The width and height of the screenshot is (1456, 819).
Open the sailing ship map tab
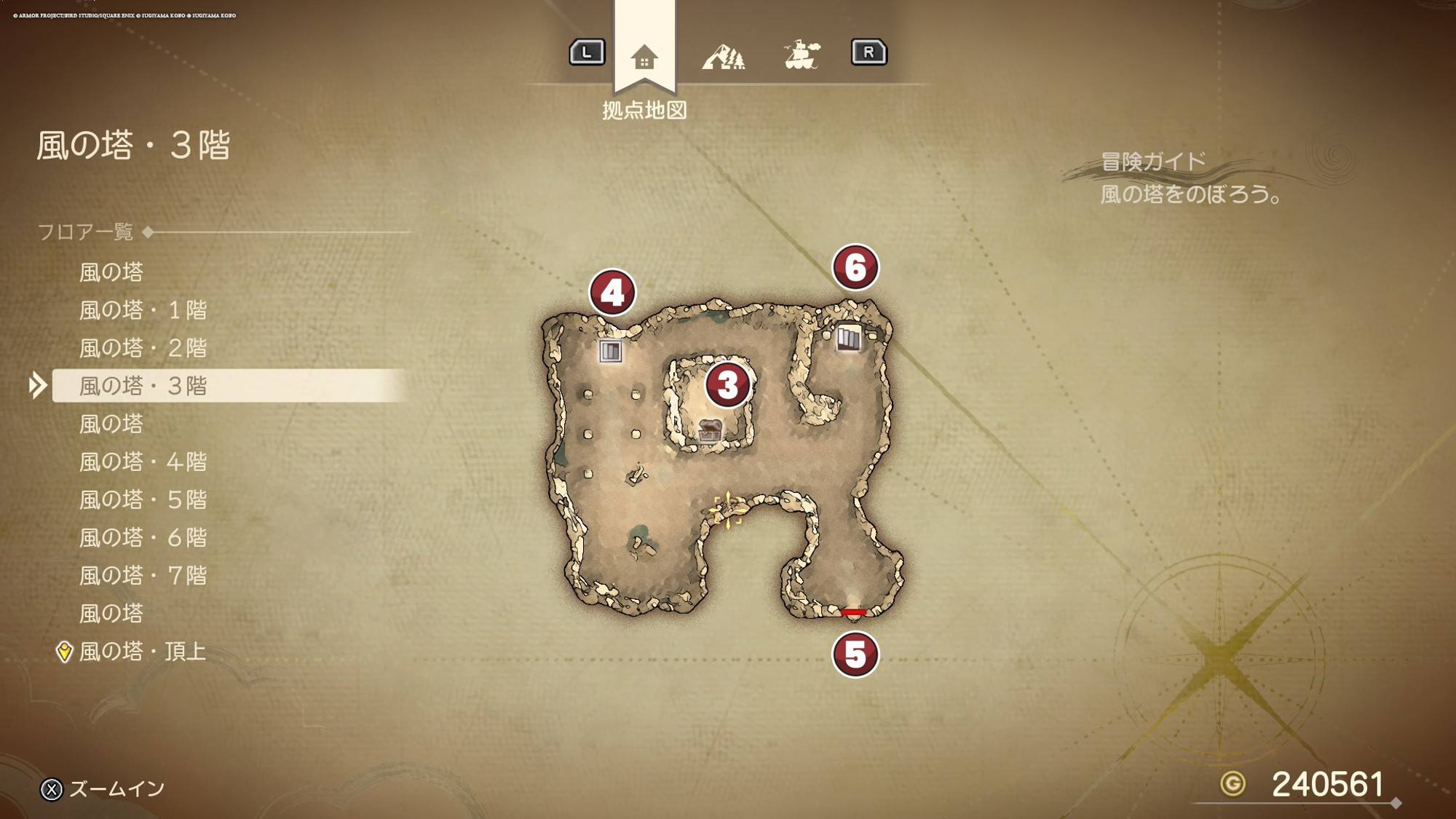point(802,54)
